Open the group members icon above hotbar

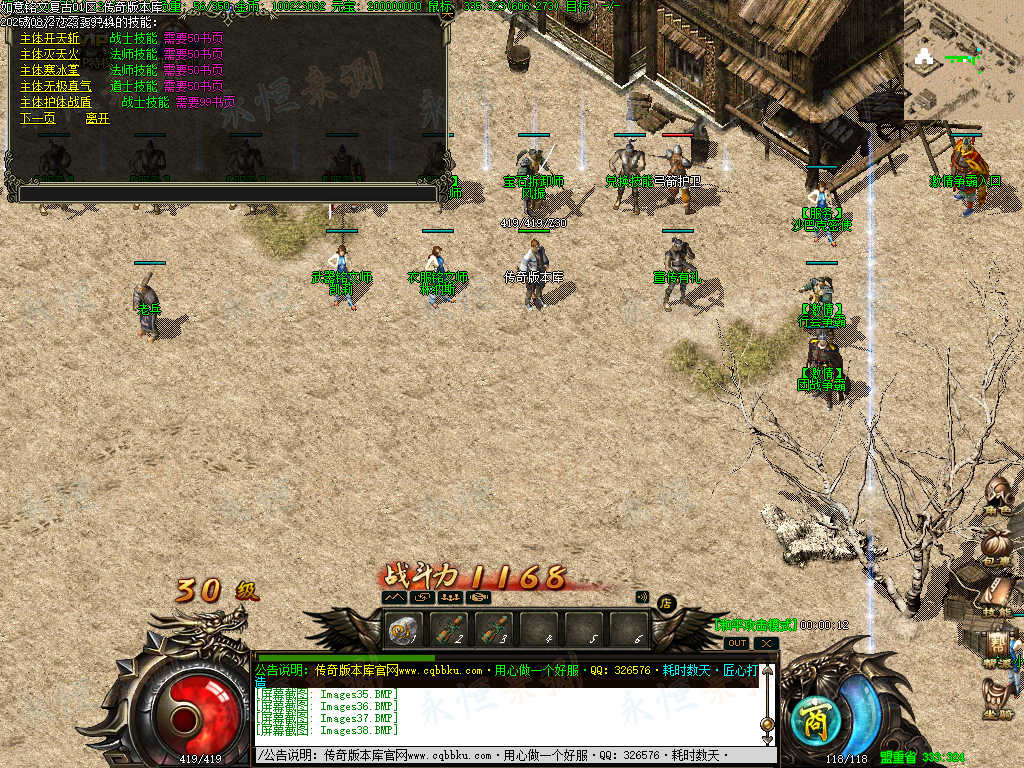(450, 597)
